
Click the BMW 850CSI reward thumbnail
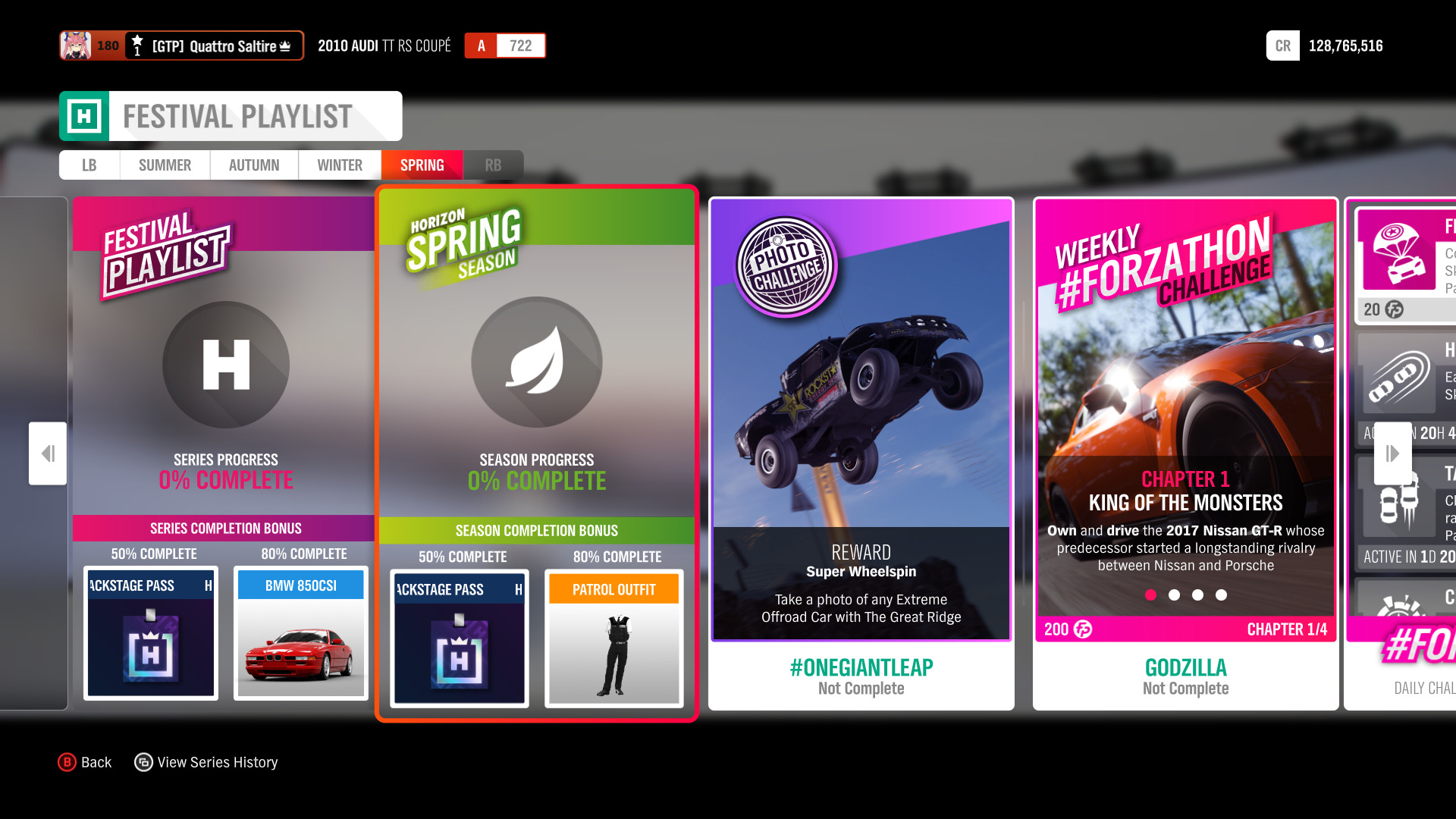300,634
